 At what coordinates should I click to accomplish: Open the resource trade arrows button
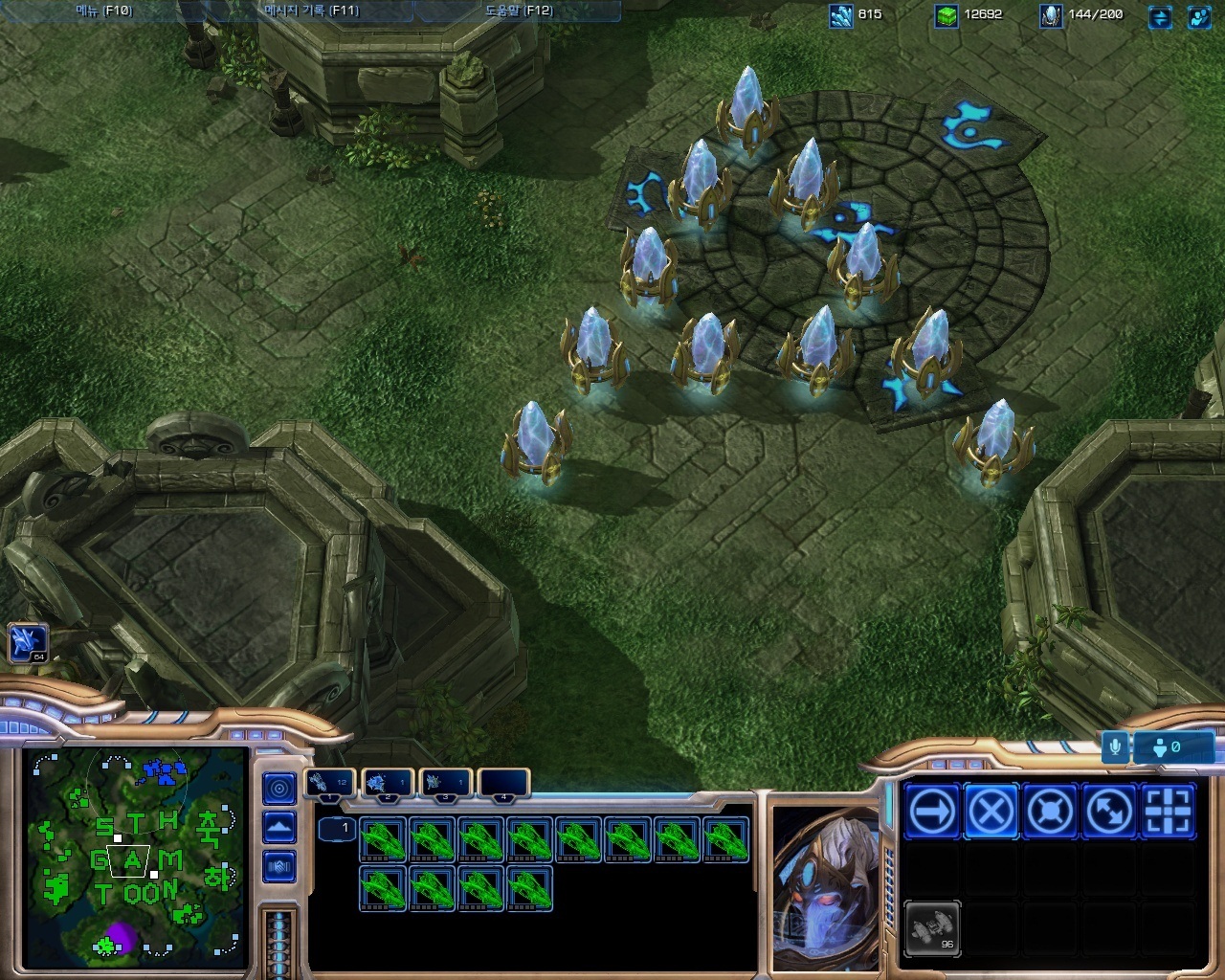click(1160, 16)
